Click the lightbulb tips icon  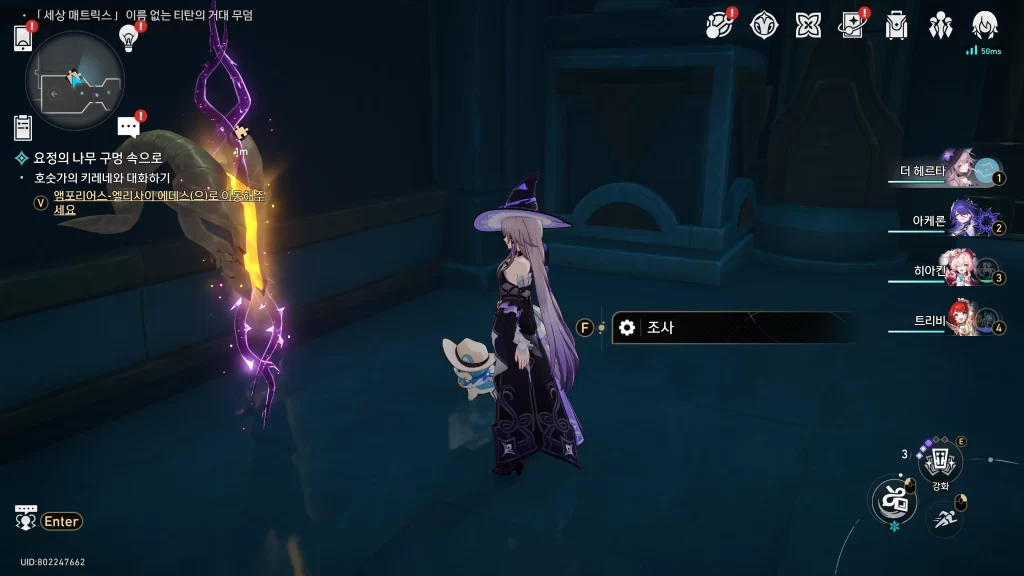click(x=128, y=37)
